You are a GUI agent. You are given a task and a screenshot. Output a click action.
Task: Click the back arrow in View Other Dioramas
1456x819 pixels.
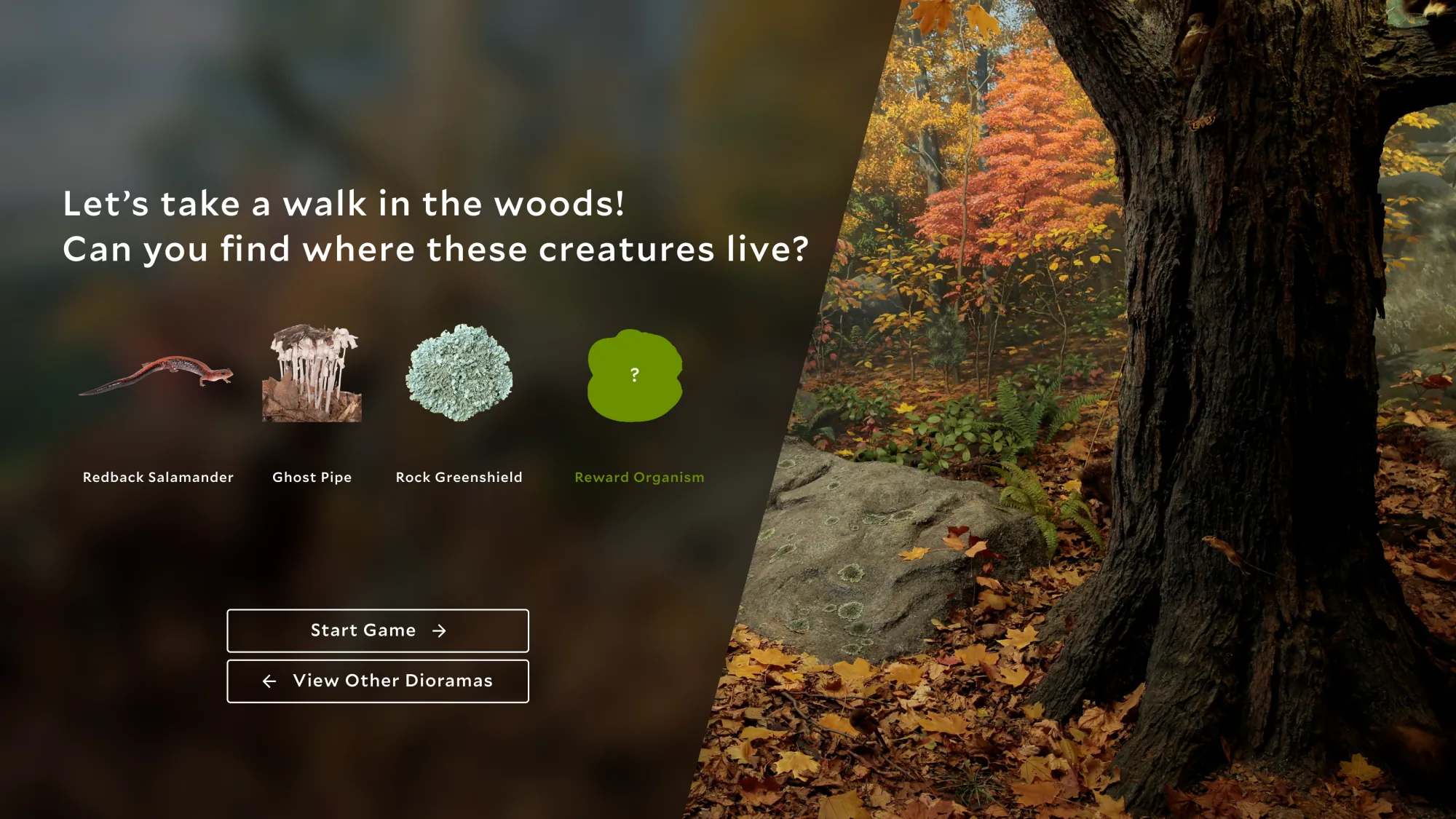click(x=269, y=681)
